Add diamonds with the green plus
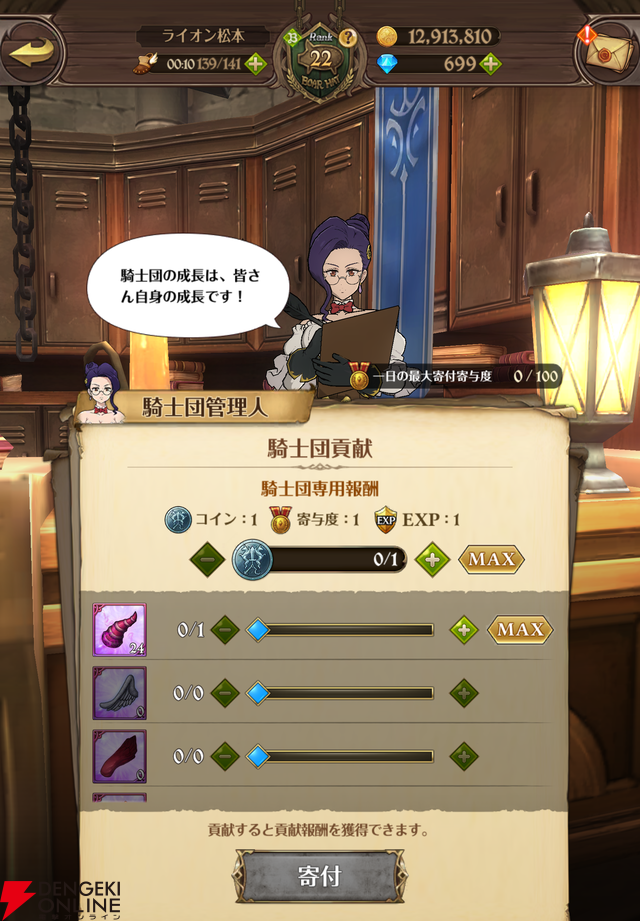The width and height of the screenshot is (640, 921). [x=490, y=65]
